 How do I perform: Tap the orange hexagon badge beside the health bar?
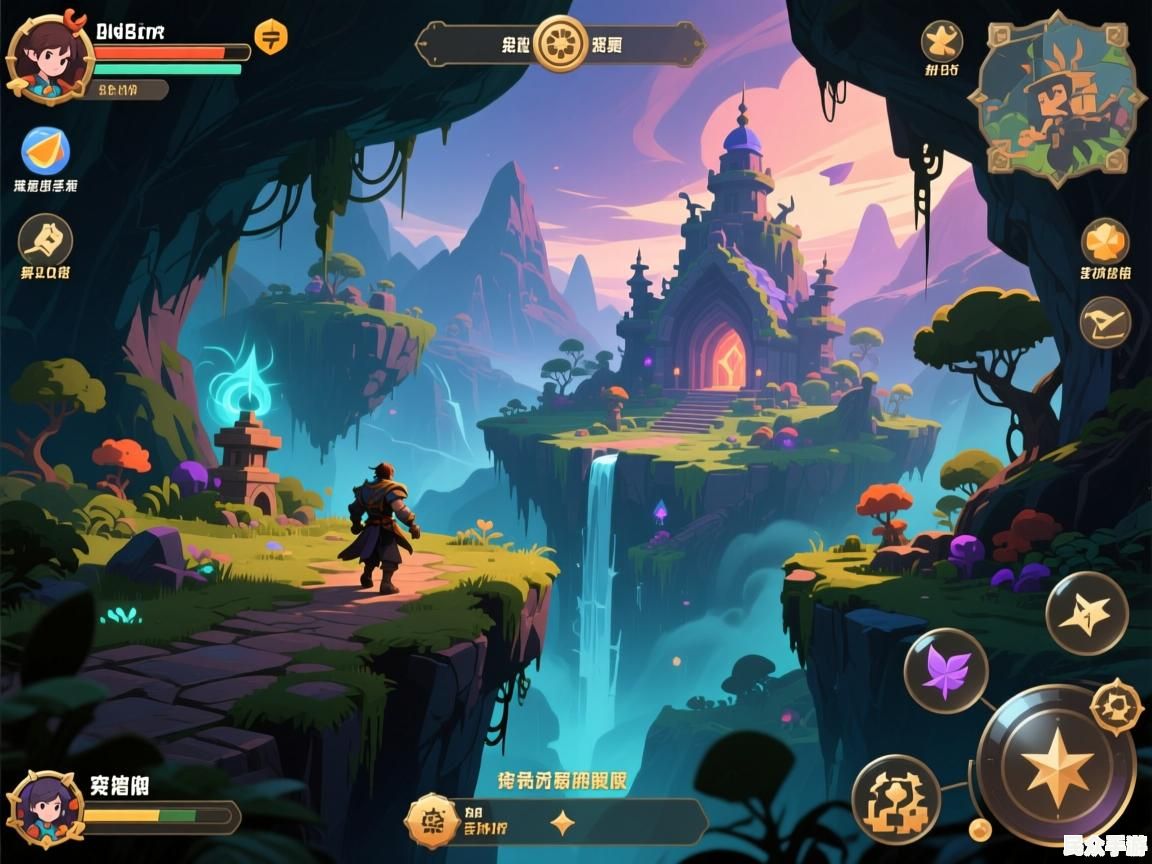[270, 38]
